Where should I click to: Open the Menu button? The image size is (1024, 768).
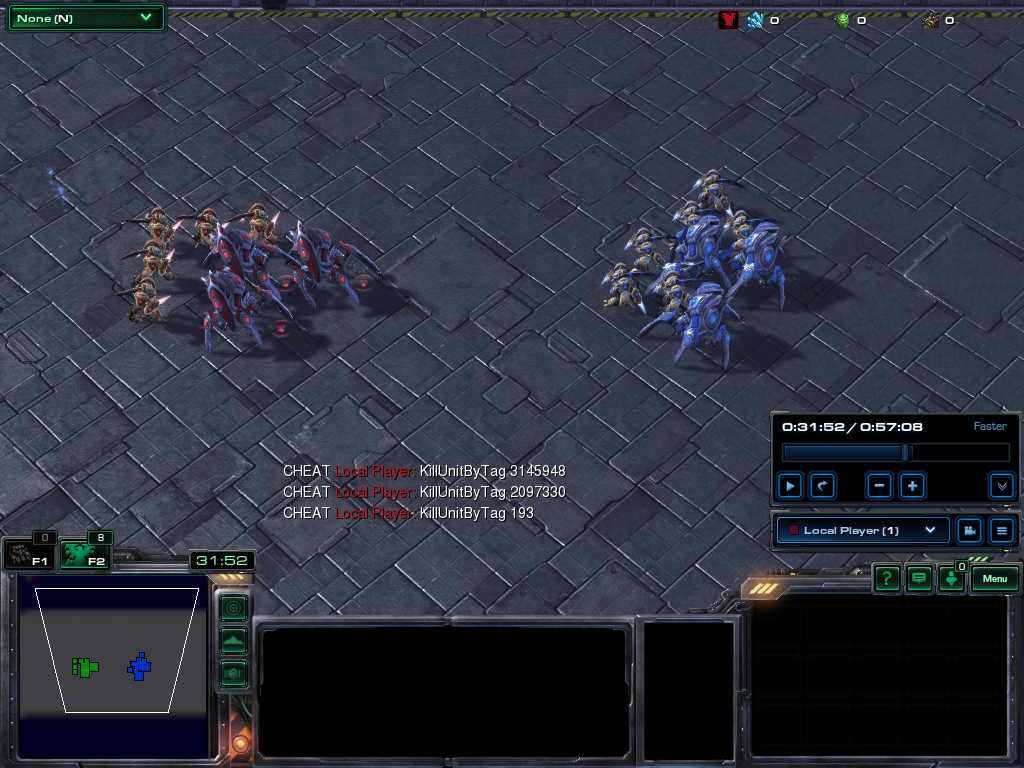(994, 579)
